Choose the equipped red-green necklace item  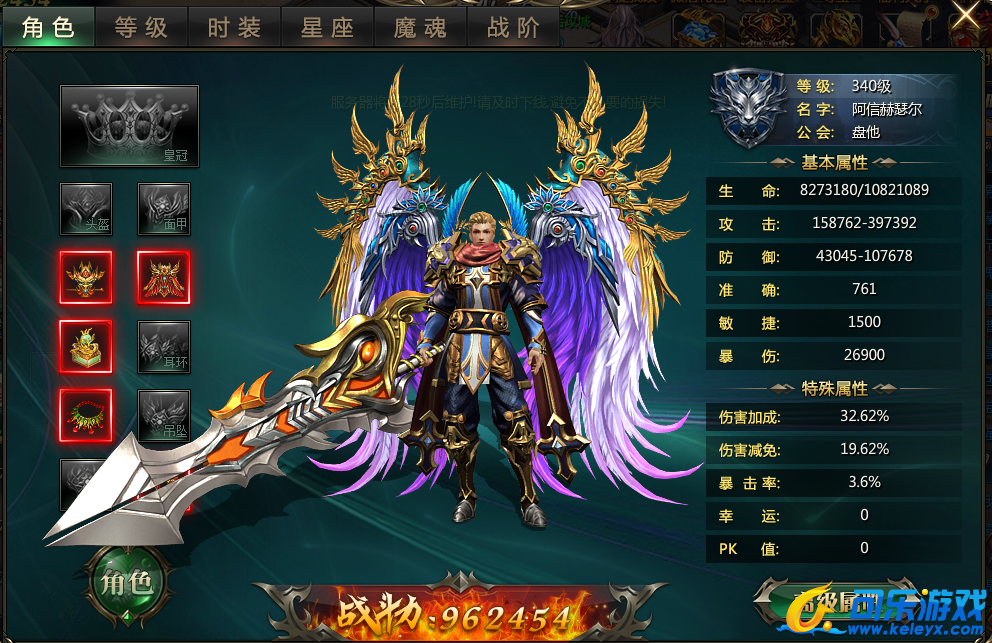[x=86, y=415]
